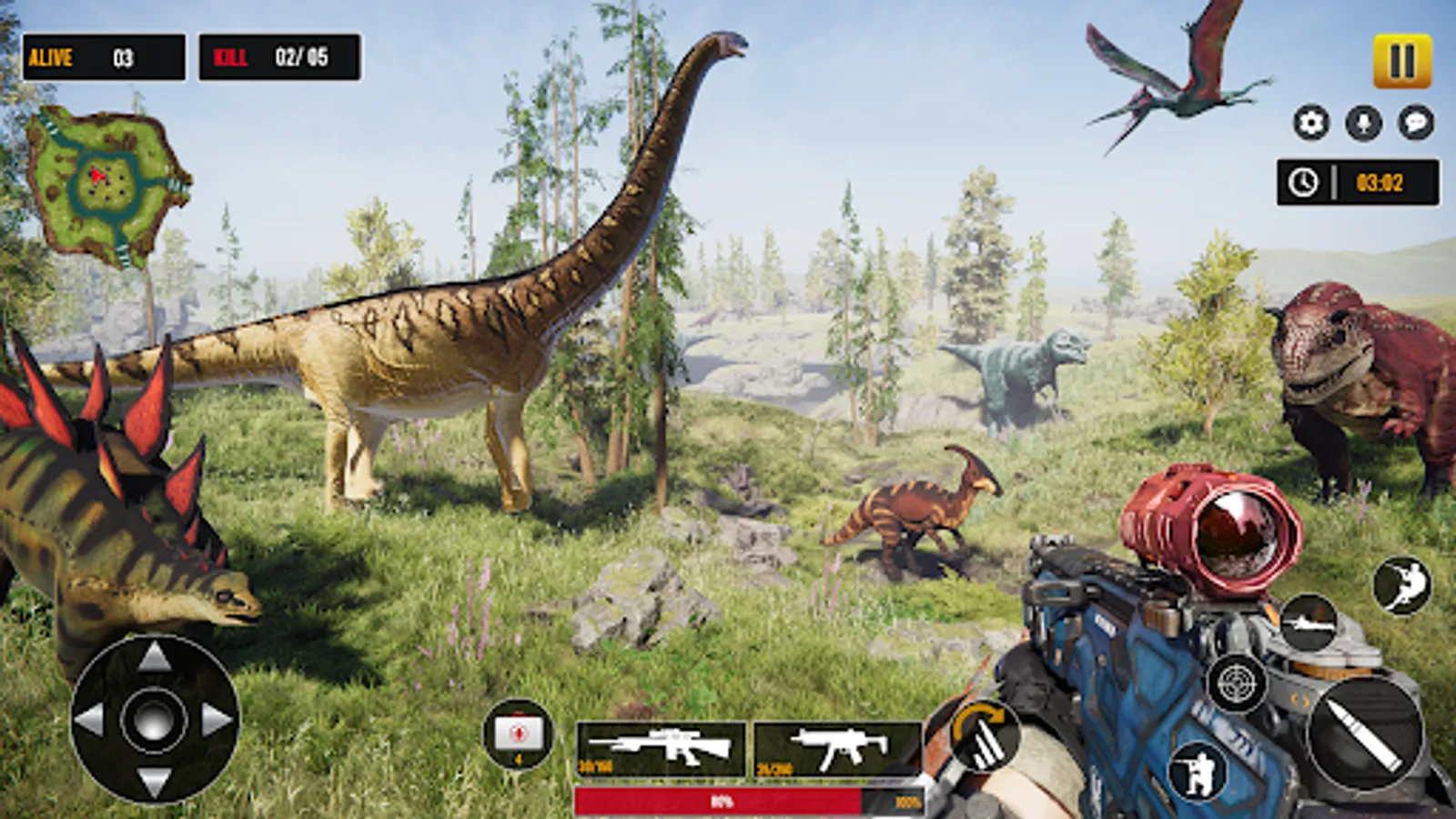Viewport: 1456px width, 819px height.
Task: Pause the game with the yellow button
Action: (x=1401, y=61)
